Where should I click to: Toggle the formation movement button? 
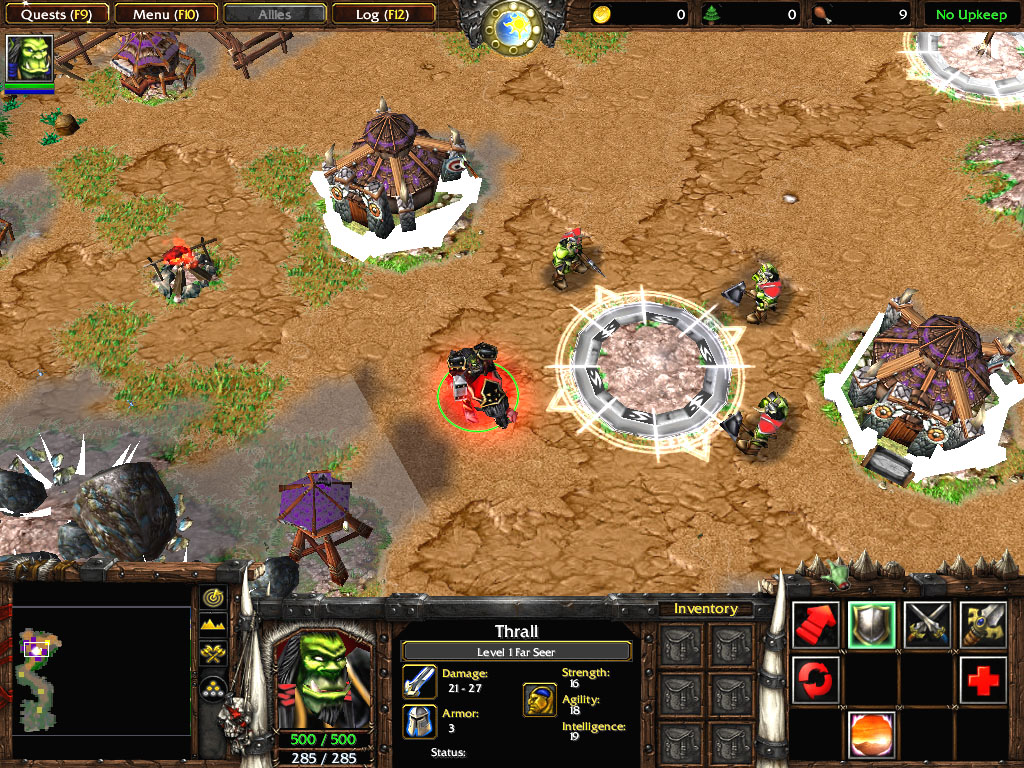pyautogui.click(x=213, y=685)
